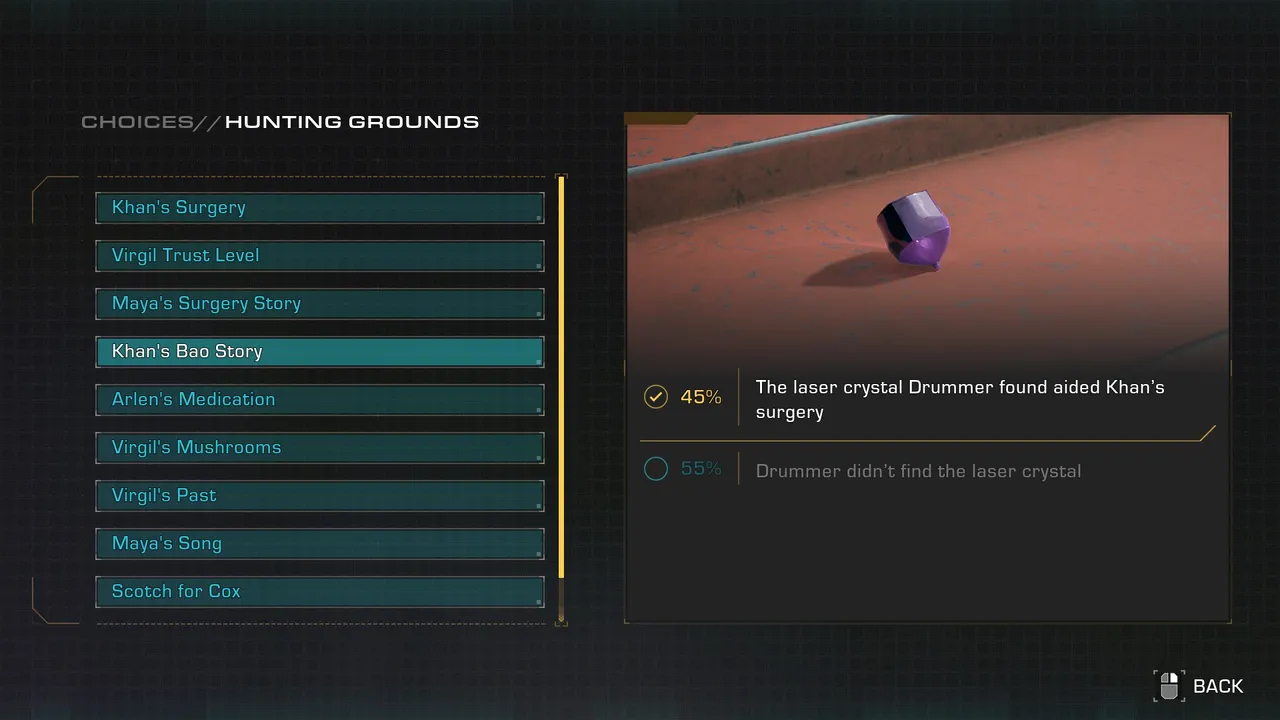
Task: Select the highlighted Khan's Bao Story row
Action: point(320,352)
